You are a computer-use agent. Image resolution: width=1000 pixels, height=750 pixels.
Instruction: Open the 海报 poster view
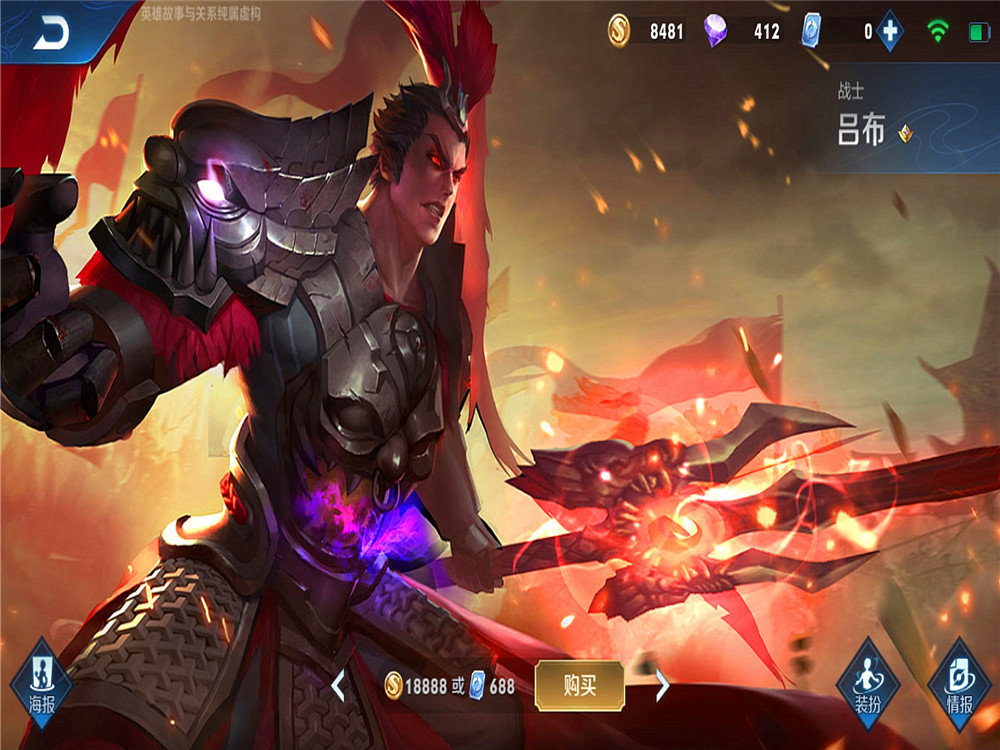pos(41,682)
